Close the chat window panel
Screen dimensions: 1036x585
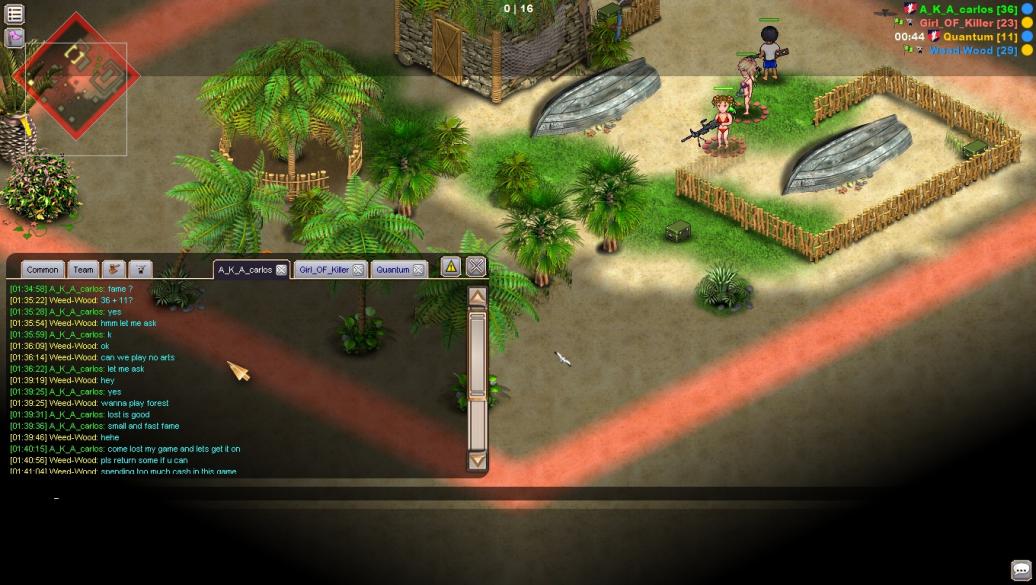pyautogui.click(x=476, y=266)
